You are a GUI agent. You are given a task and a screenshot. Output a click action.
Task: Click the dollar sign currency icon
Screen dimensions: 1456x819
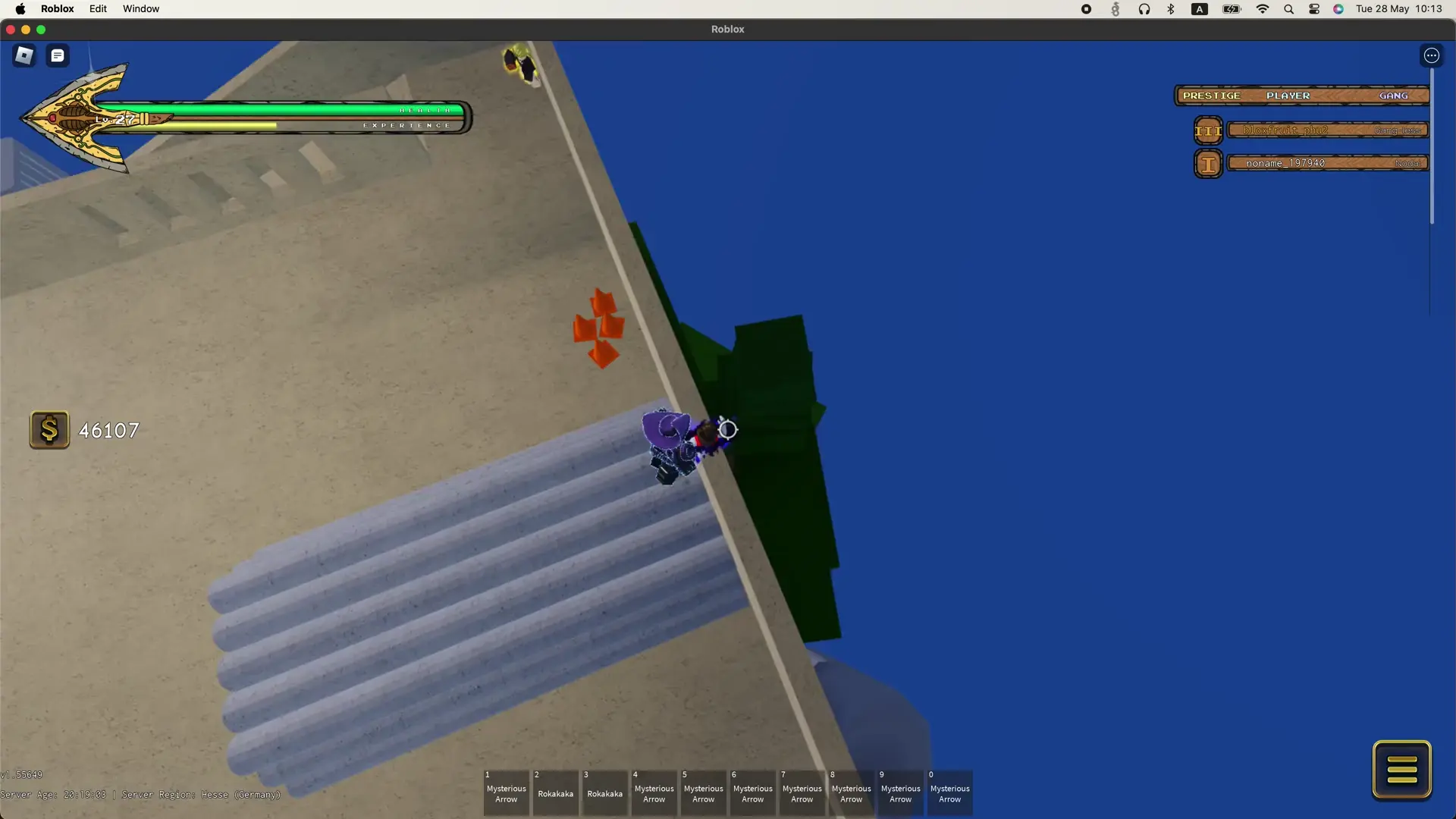(x=49, y=429)
